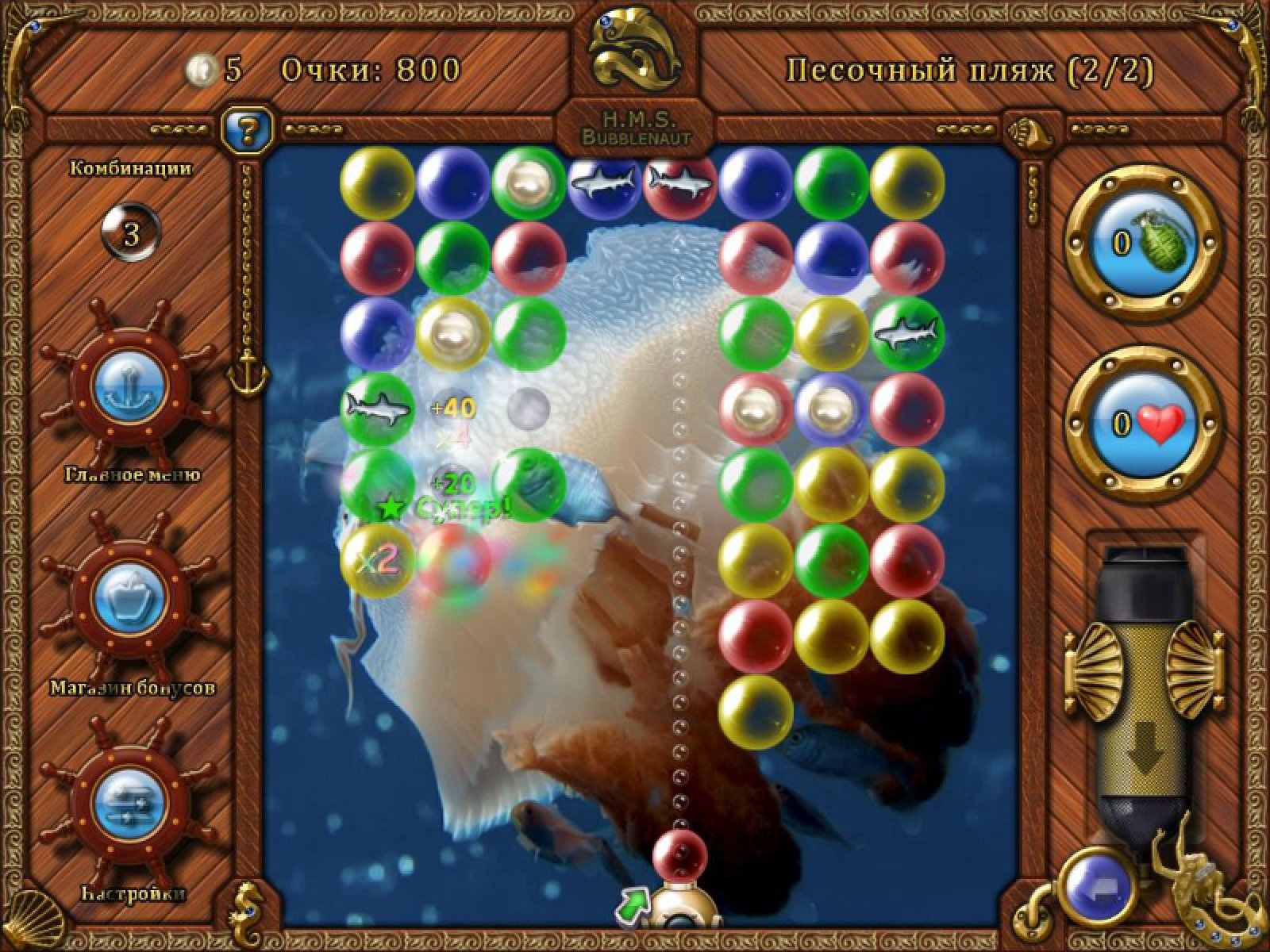Open the Главное меню anchor wheel button

coord(129,386)
